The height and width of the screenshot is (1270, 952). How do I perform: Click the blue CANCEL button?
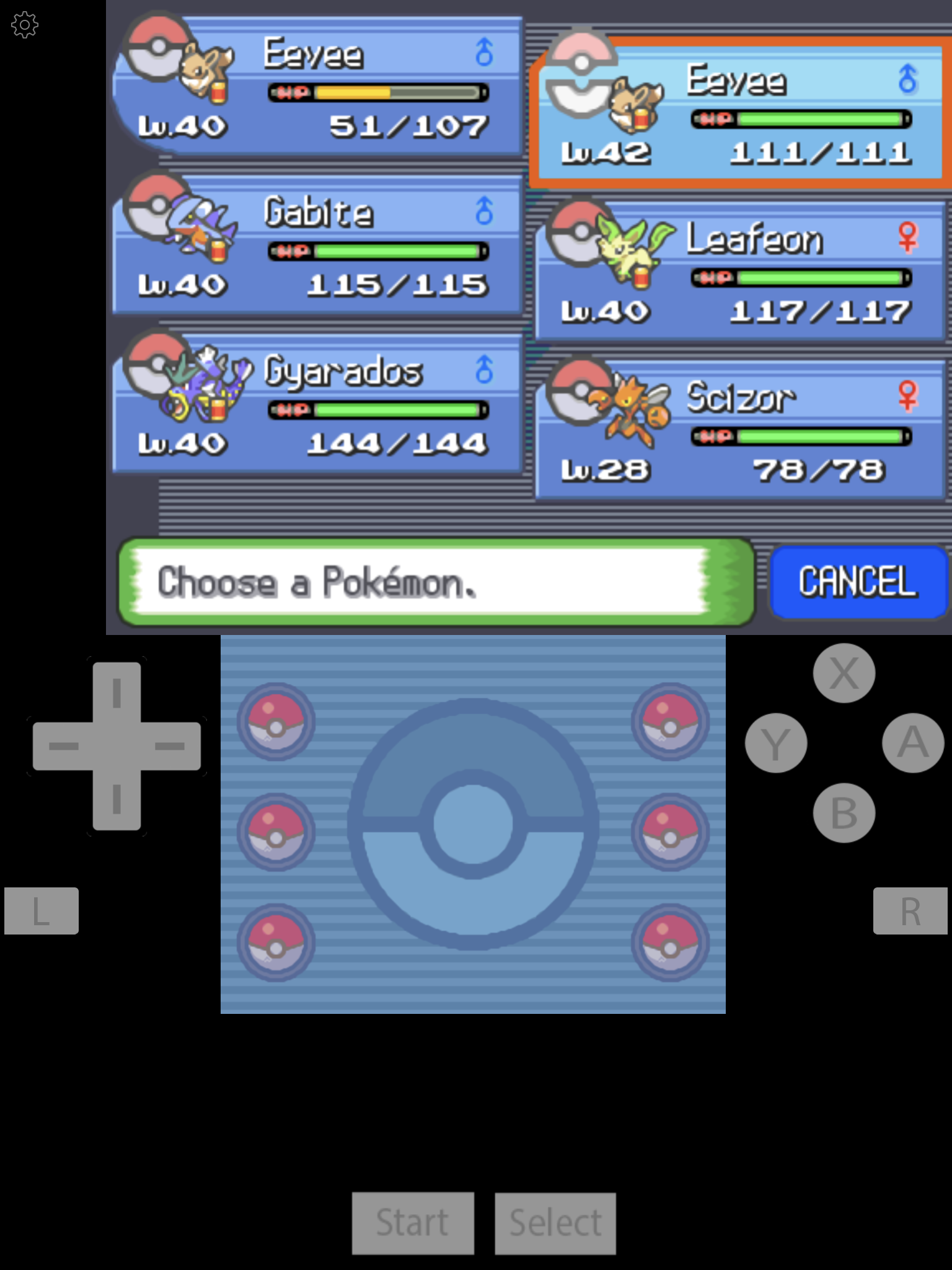[x=858, y=582]
